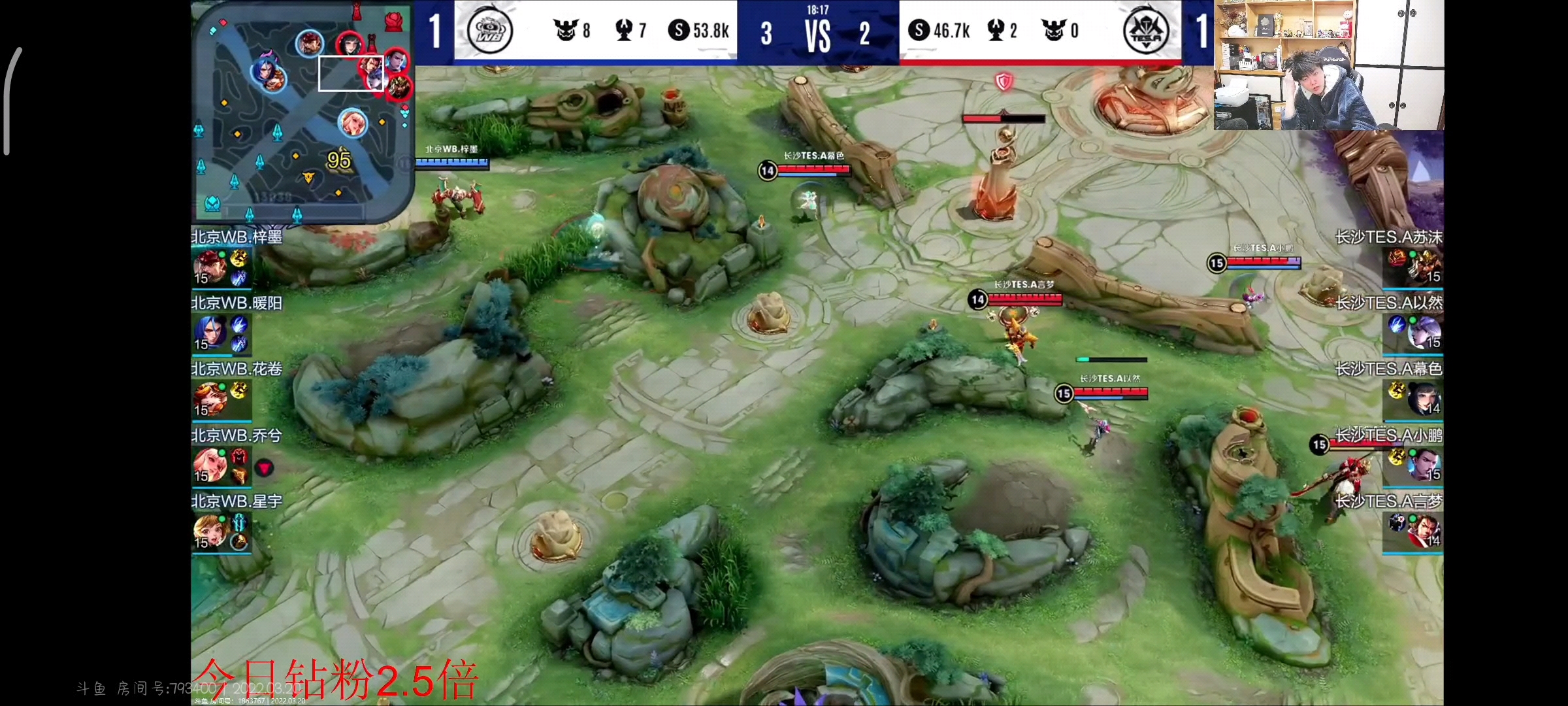The image size is (1568, 706).
Task: Select player 长沙TES.A言梦's hero portrait
Action: coord(1424,531)
